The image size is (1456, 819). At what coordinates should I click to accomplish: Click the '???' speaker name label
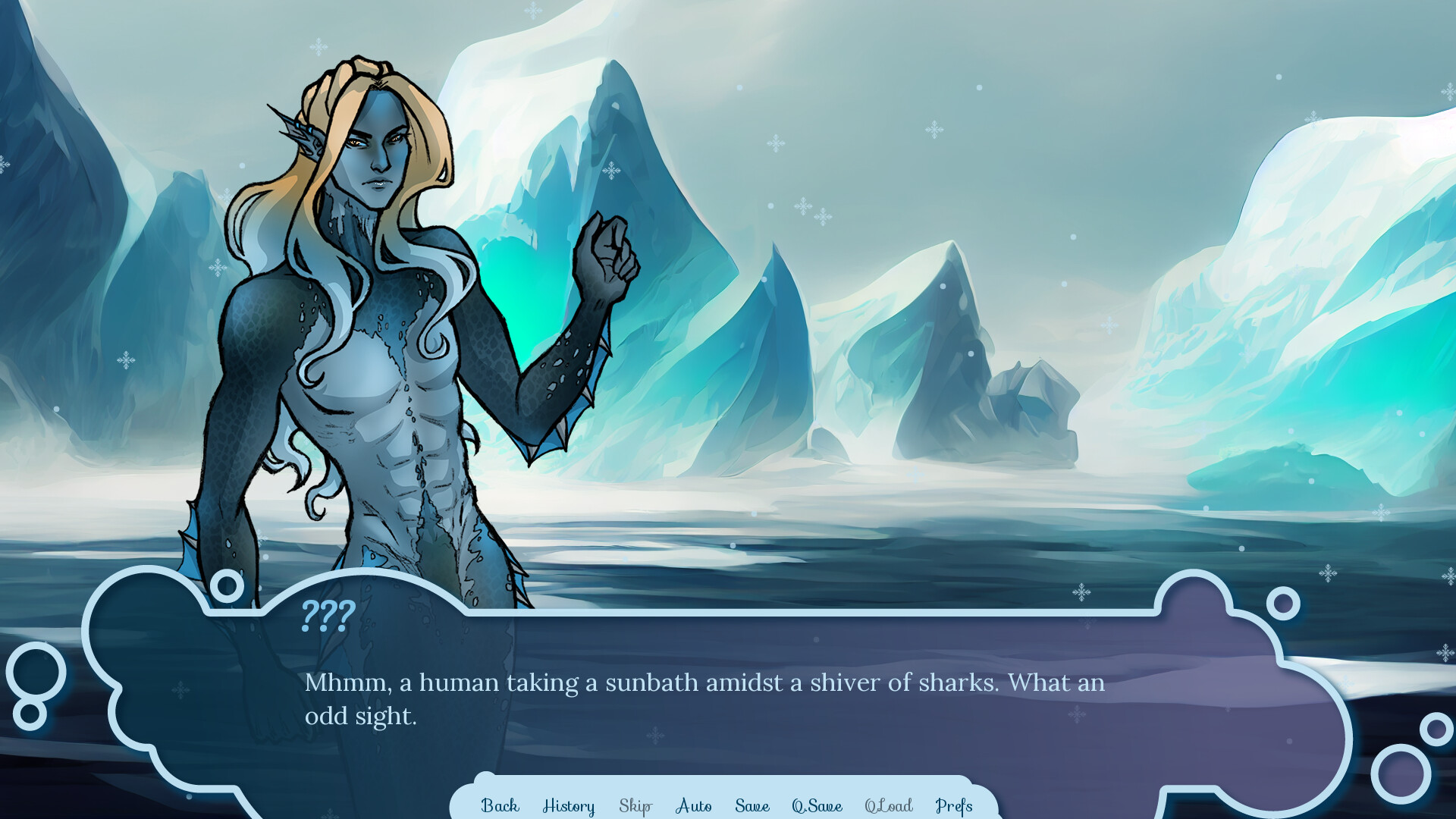coord(326,617)
